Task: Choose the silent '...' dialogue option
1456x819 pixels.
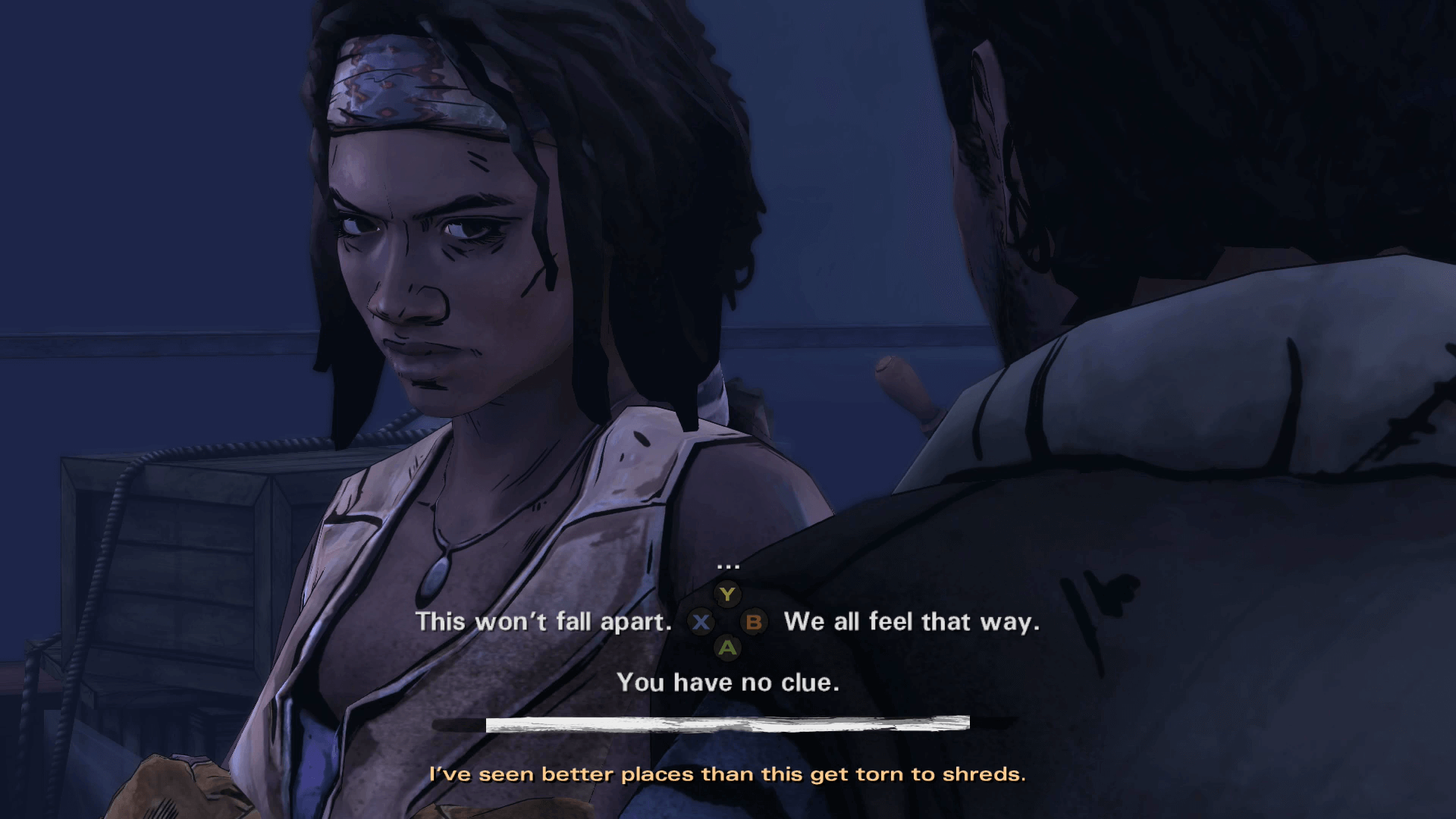Action: coord(727,565)
